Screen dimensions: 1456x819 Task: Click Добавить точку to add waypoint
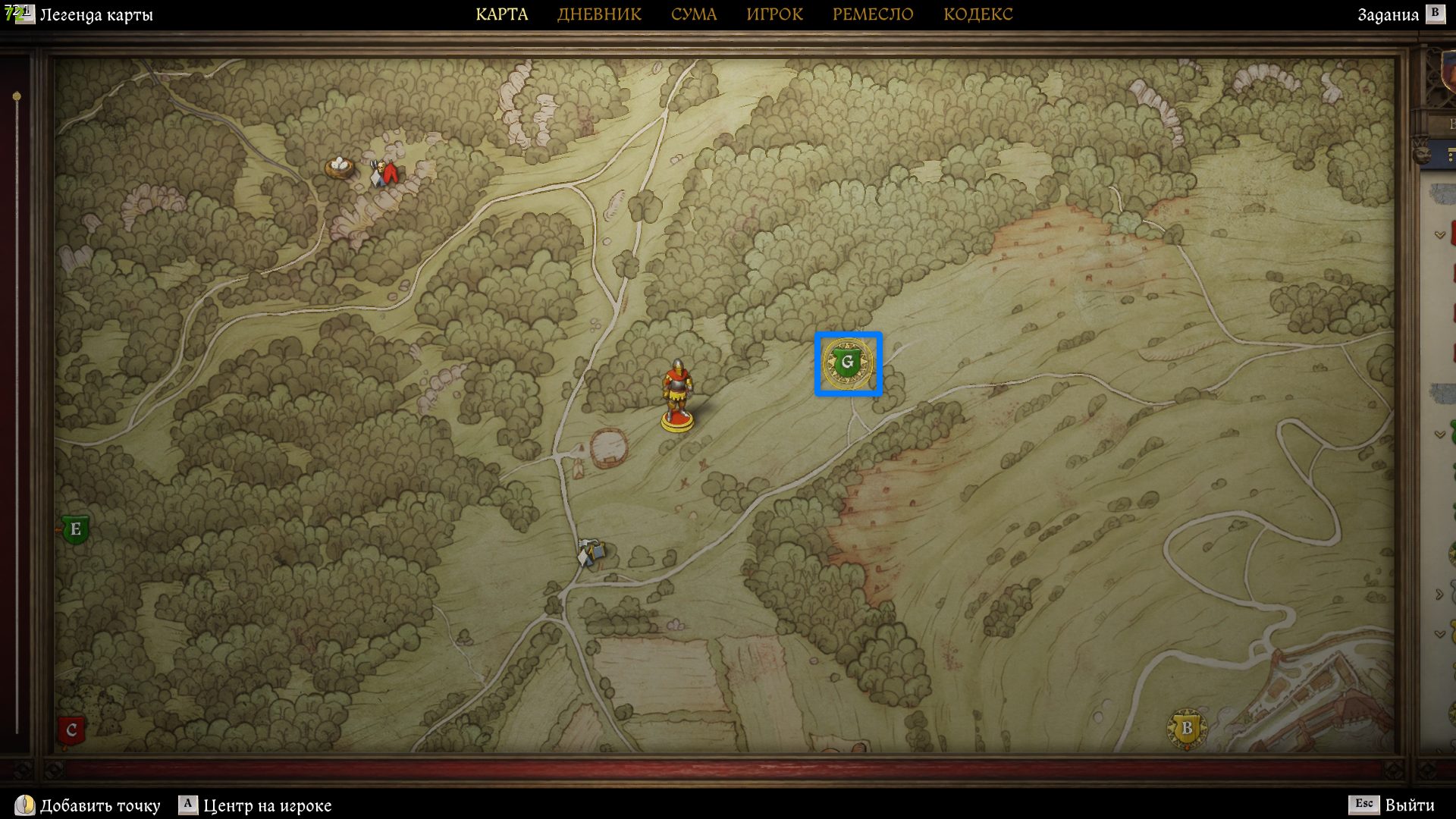tap(99, 805)
